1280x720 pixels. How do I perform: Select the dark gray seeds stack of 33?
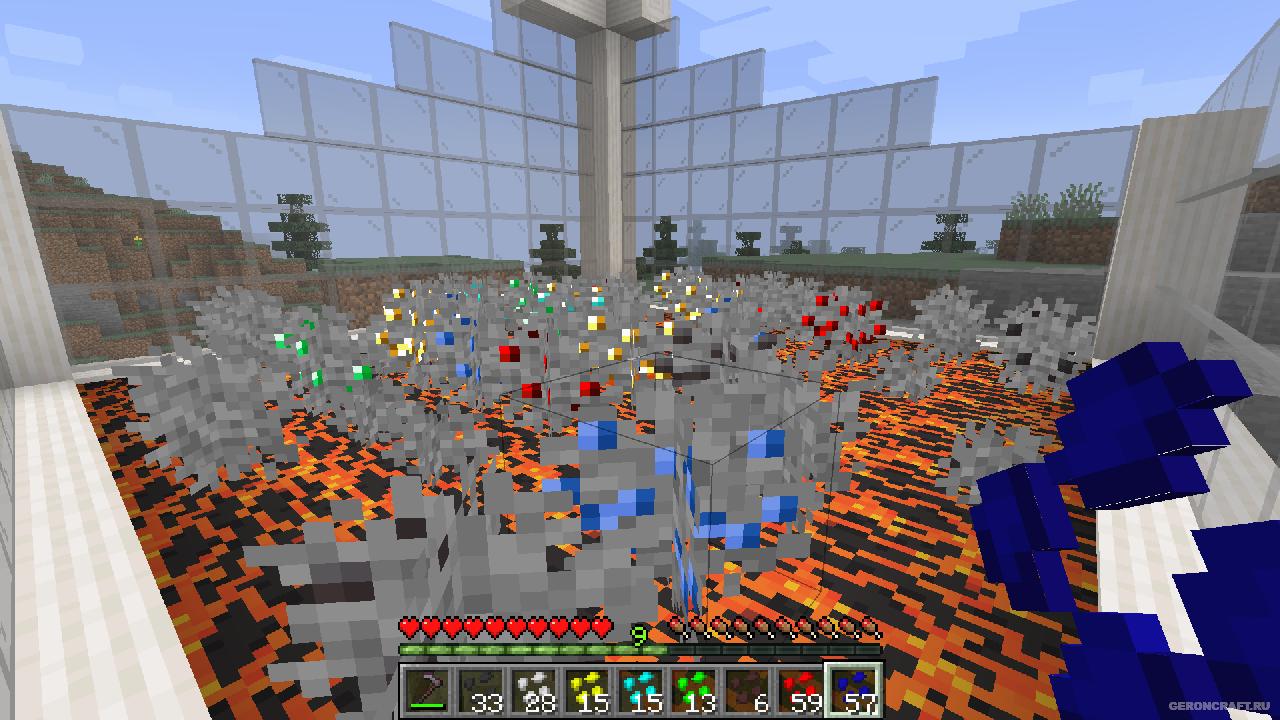479,690
